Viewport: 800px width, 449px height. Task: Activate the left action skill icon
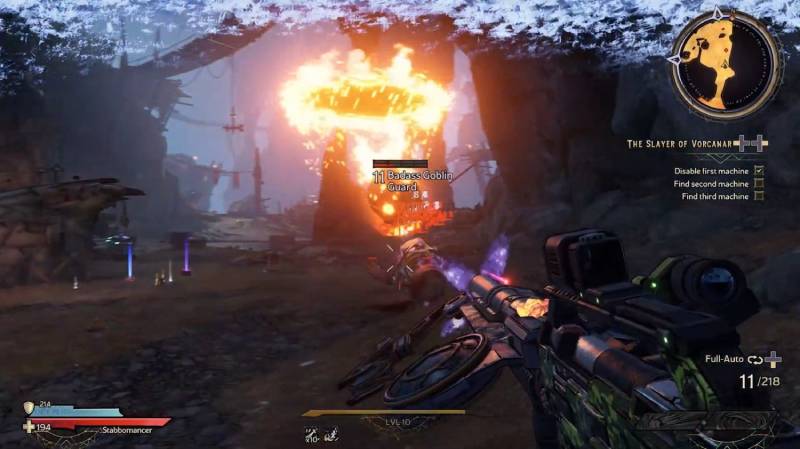[312, 433]
